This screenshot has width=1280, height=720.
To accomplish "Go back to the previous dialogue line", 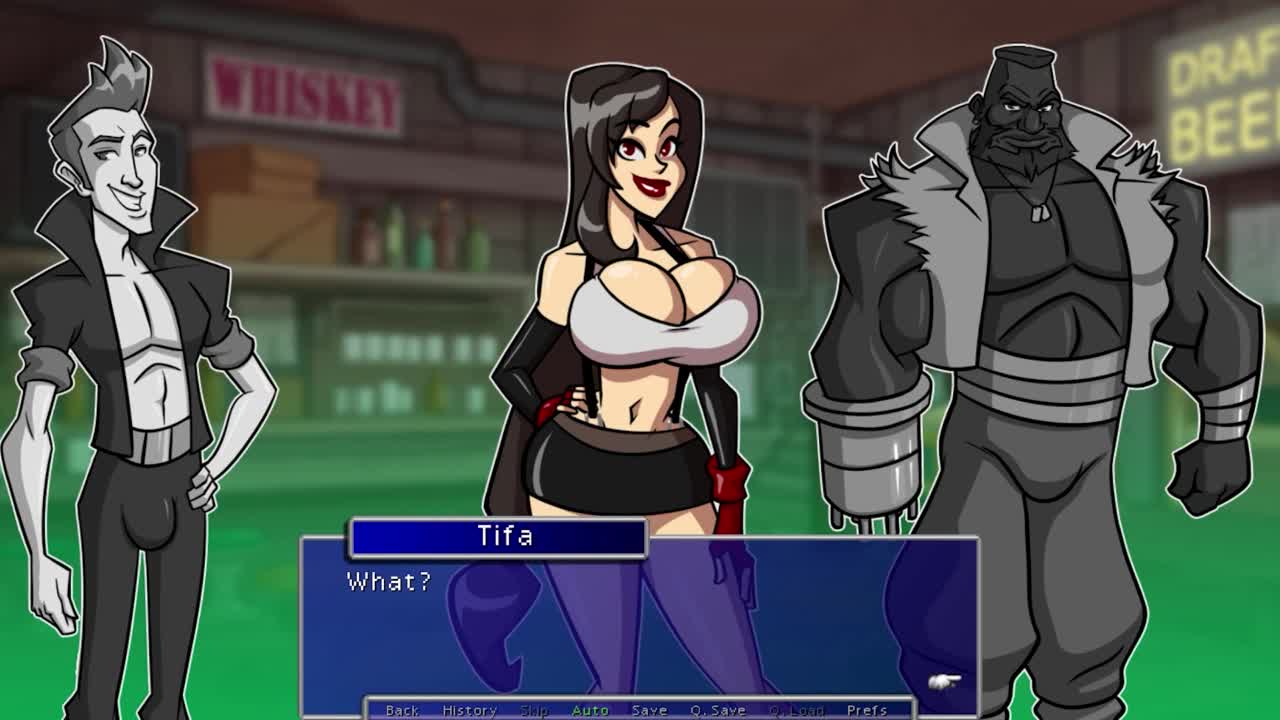I will click(x=402, y=710).
